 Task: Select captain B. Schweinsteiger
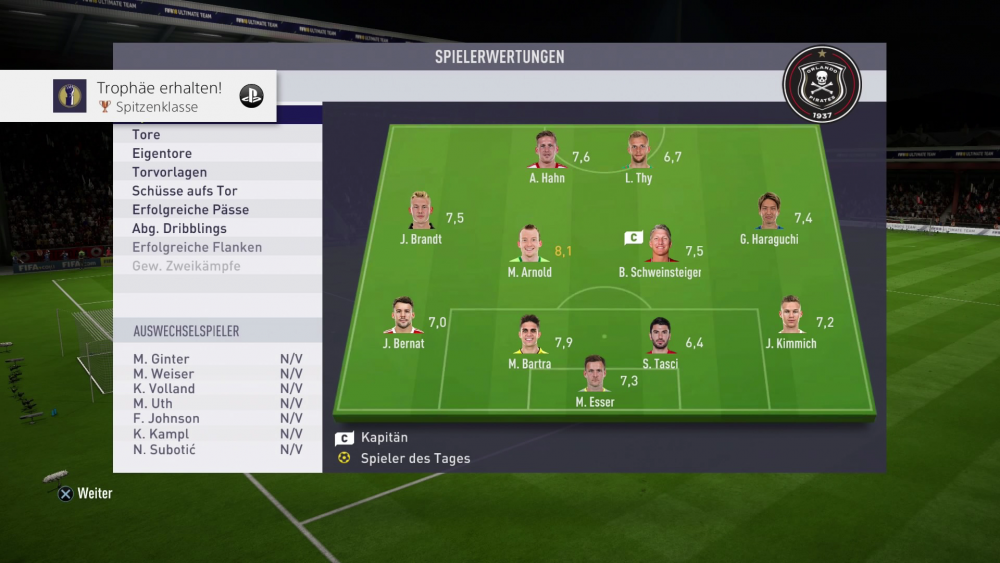click(660, 245)
